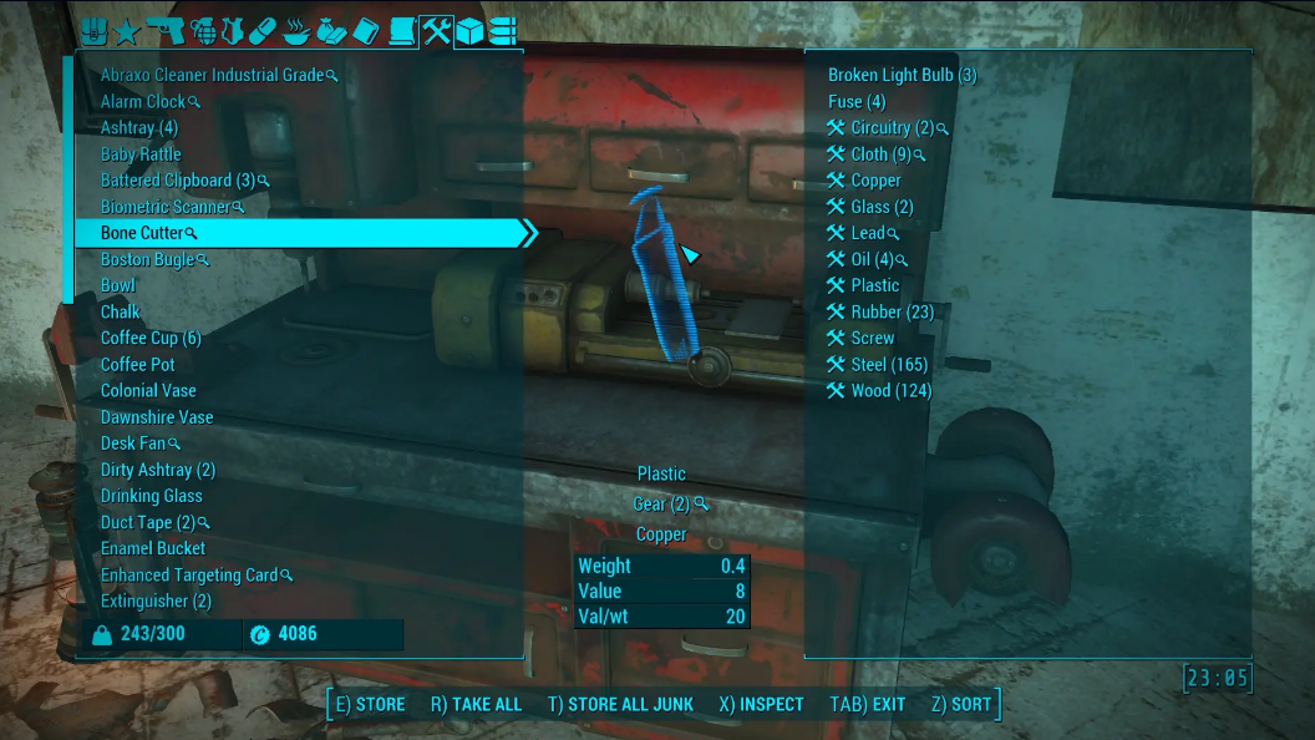Image resolution: width=1315 pixels, height=740 pixels.
Task: Select Steel (165) in the container list
Action: pos(888,365)
